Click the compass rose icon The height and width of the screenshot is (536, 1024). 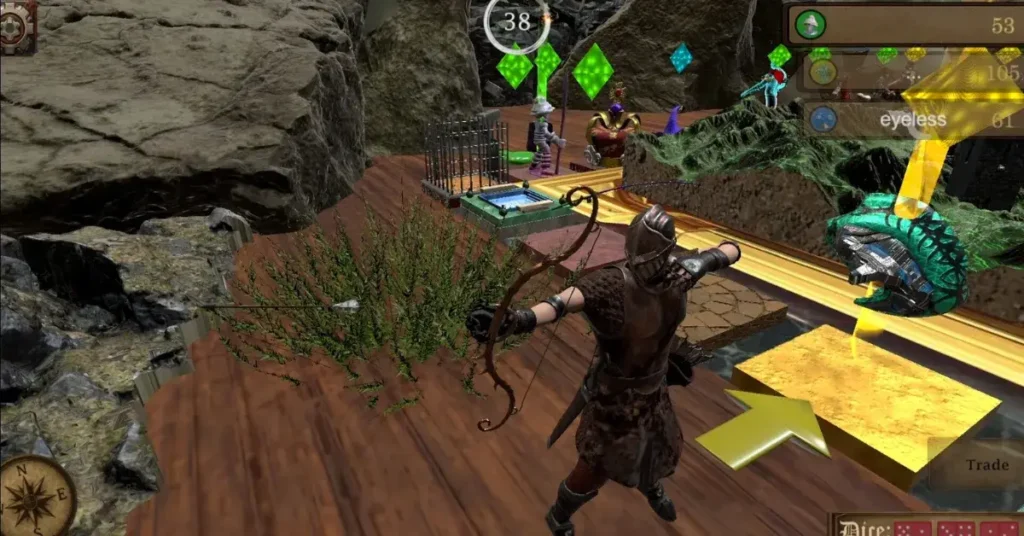point(37,497)
